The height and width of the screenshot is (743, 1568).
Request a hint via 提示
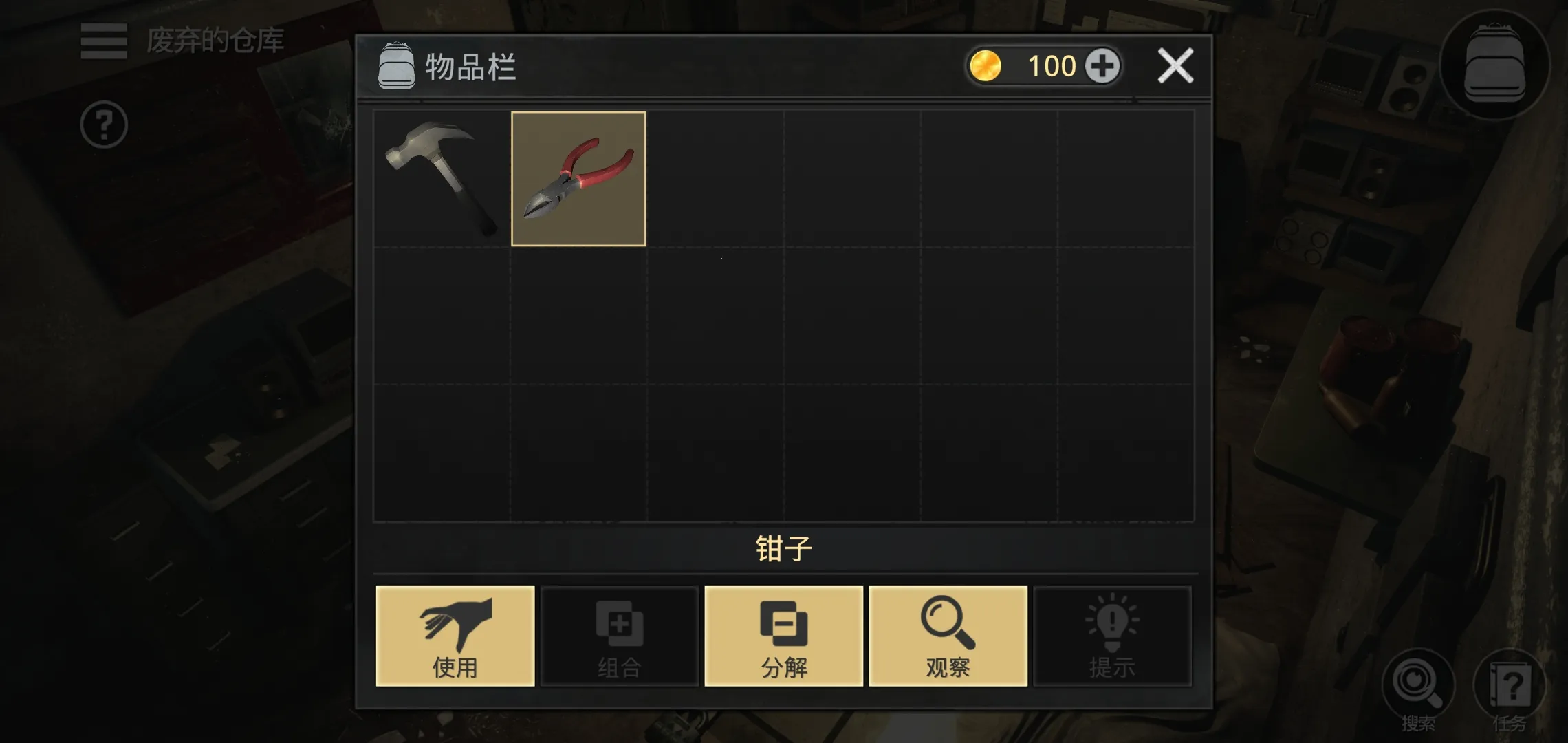pyautogui.click(x=1113, y=636)
